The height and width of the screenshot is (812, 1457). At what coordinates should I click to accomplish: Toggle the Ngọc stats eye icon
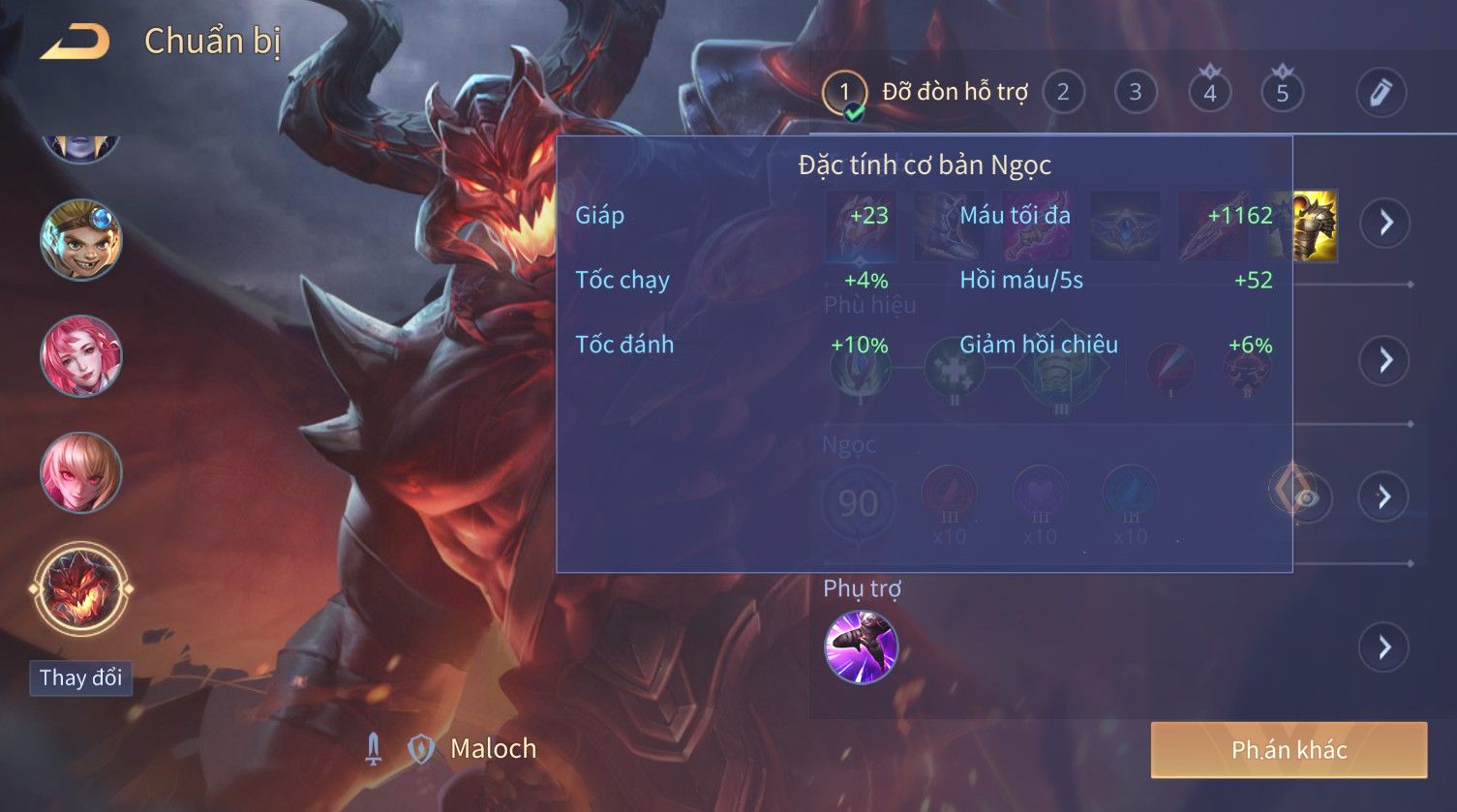click(x=1306, y=498)
